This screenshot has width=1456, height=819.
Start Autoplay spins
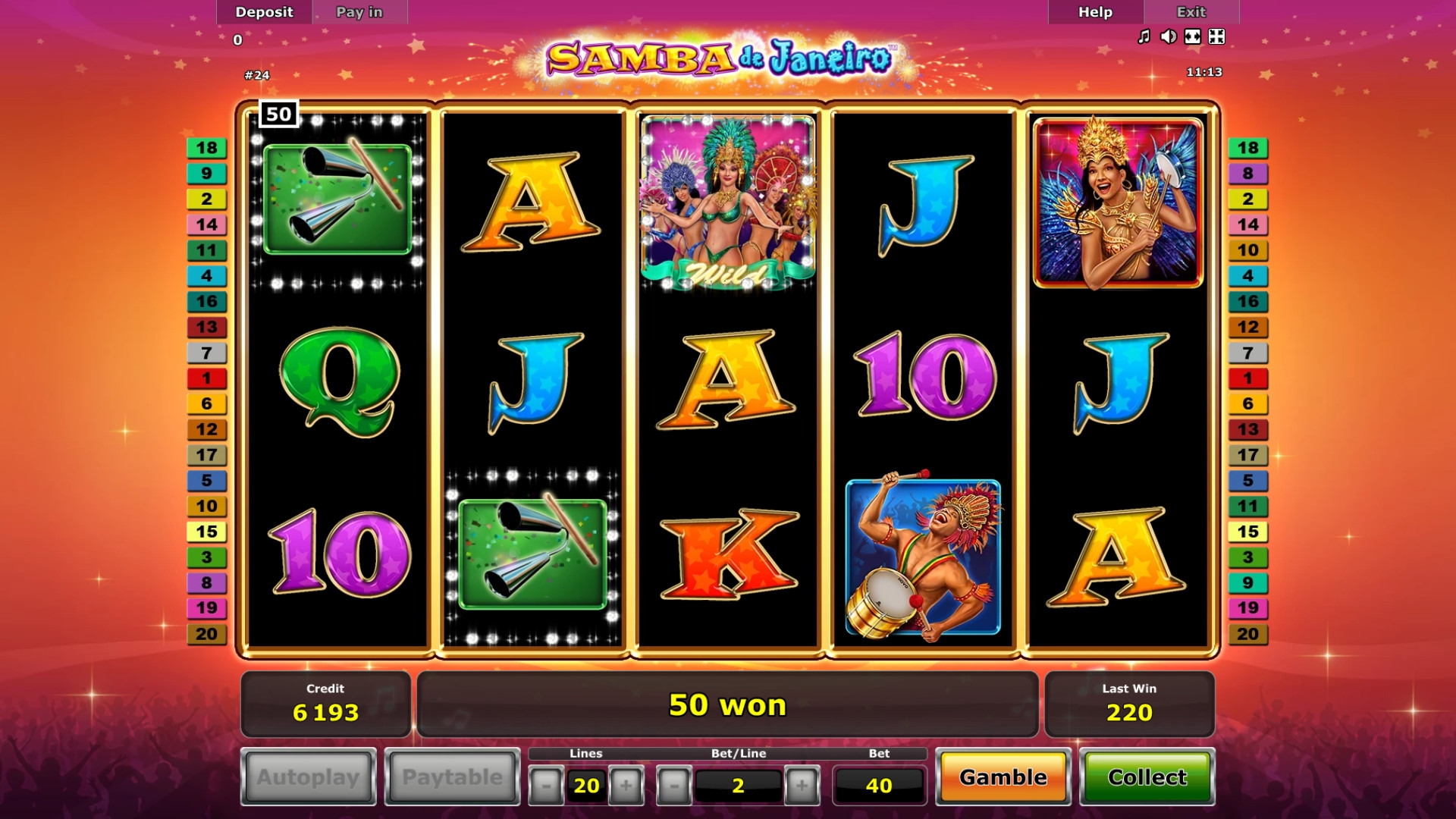[x=308, y=777]
